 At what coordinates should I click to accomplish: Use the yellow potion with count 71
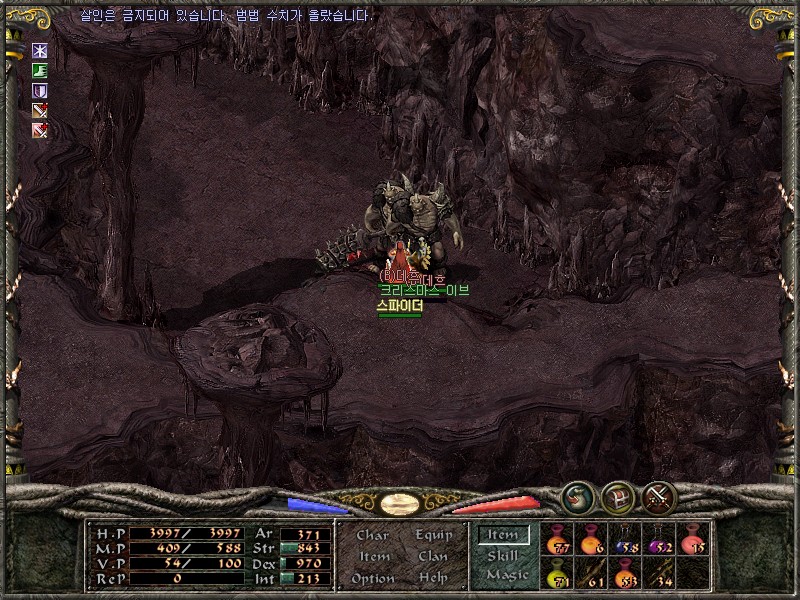[x=558, y=573]
